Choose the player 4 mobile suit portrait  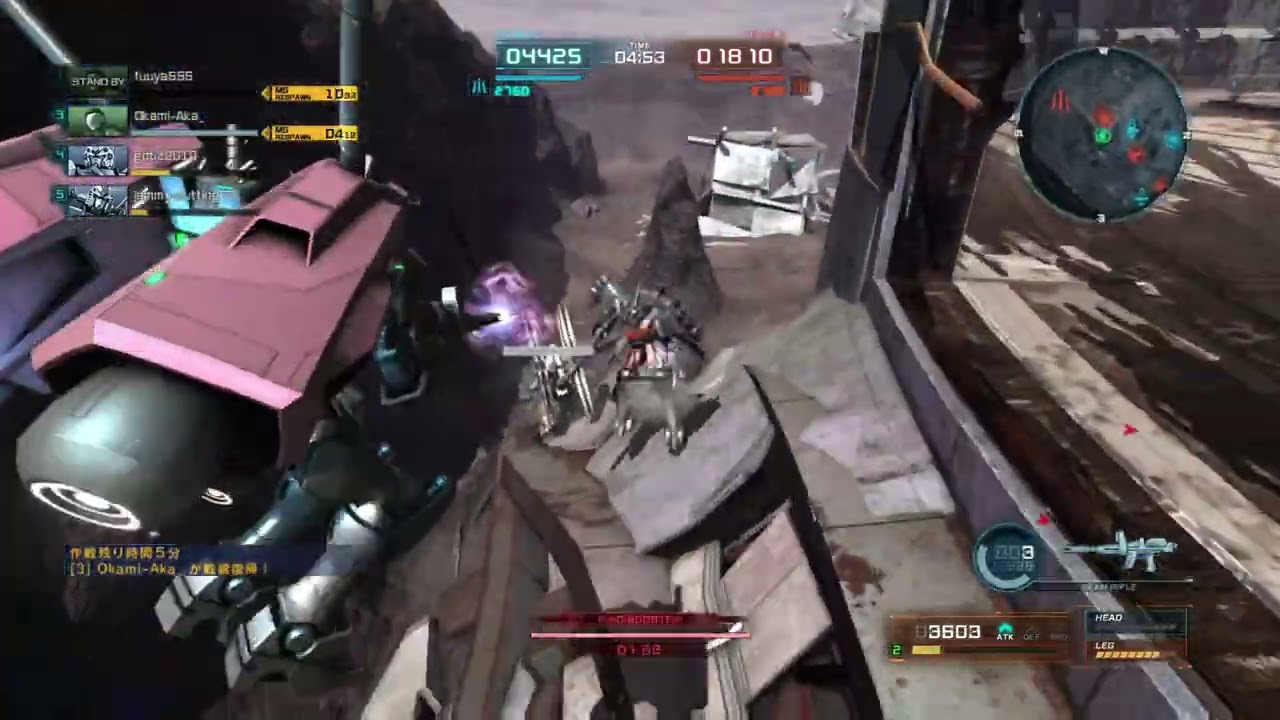(x=97, y=160)
